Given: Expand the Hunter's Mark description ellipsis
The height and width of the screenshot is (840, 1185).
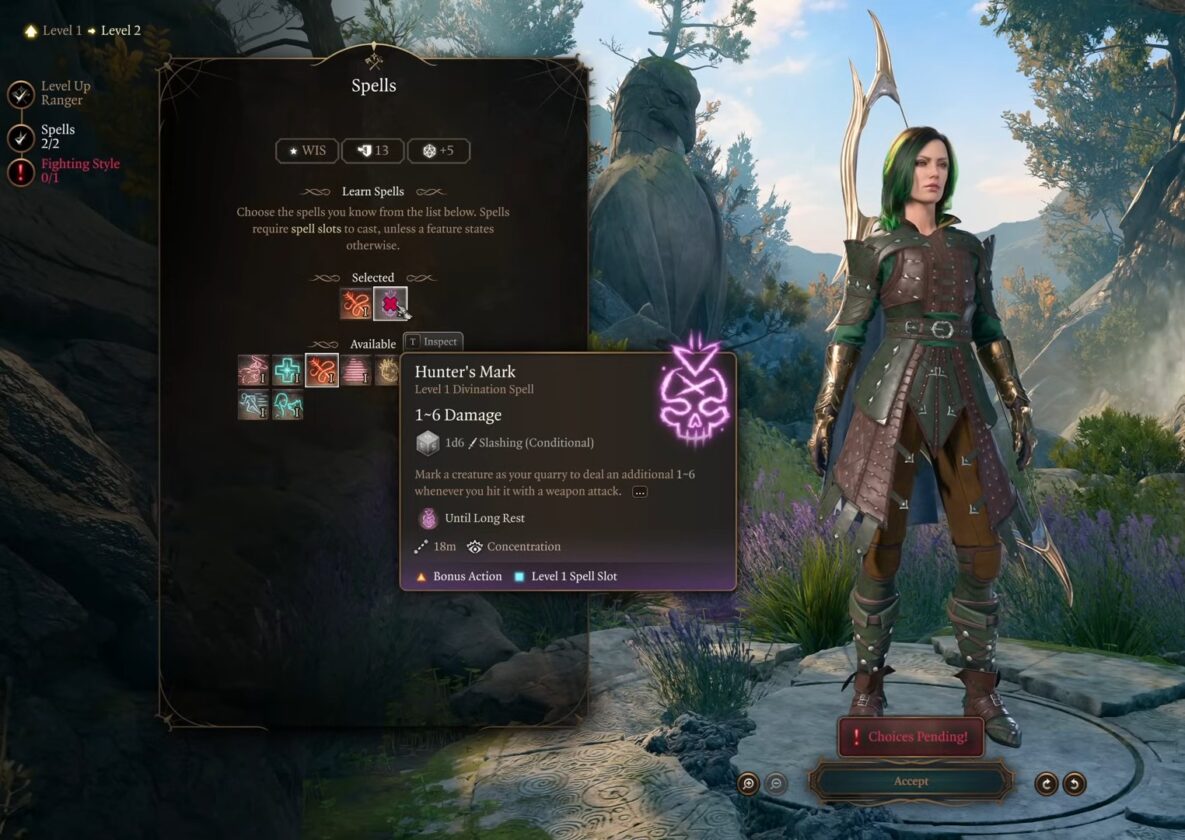Looking at the screenshot, I should 640,492.
